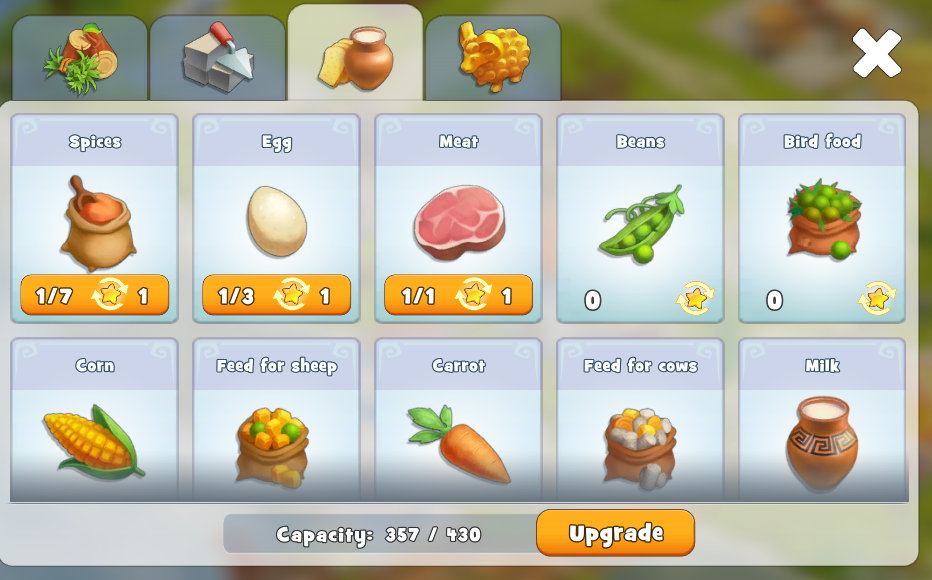The image size is (932, 580).
Task: Click the Spices 1/7 sell button
Action: click(95, 296)
